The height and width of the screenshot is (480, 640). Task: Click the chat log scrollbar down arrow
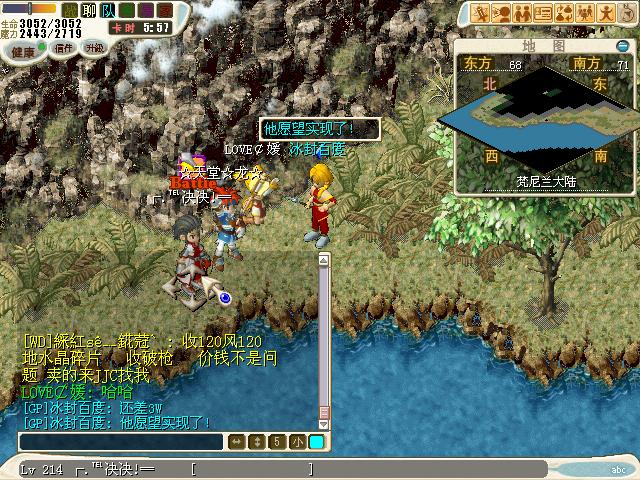(x=324, y=425)
